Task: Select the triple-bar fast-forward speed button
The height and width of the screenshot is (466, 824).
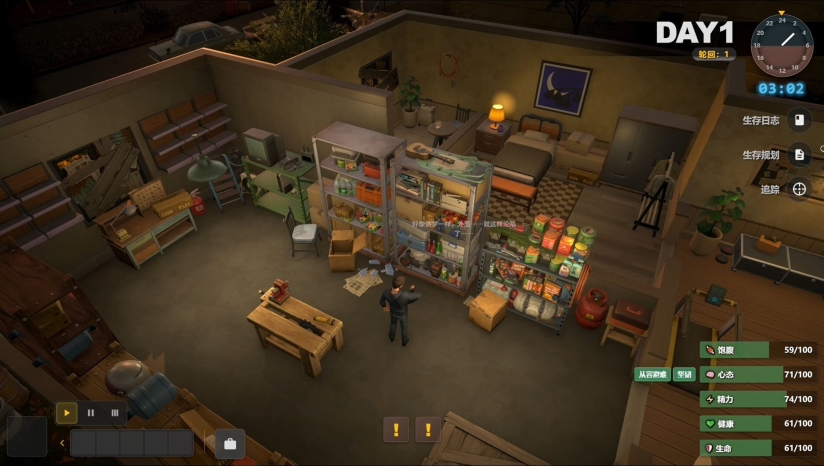Action: (114, 411)
